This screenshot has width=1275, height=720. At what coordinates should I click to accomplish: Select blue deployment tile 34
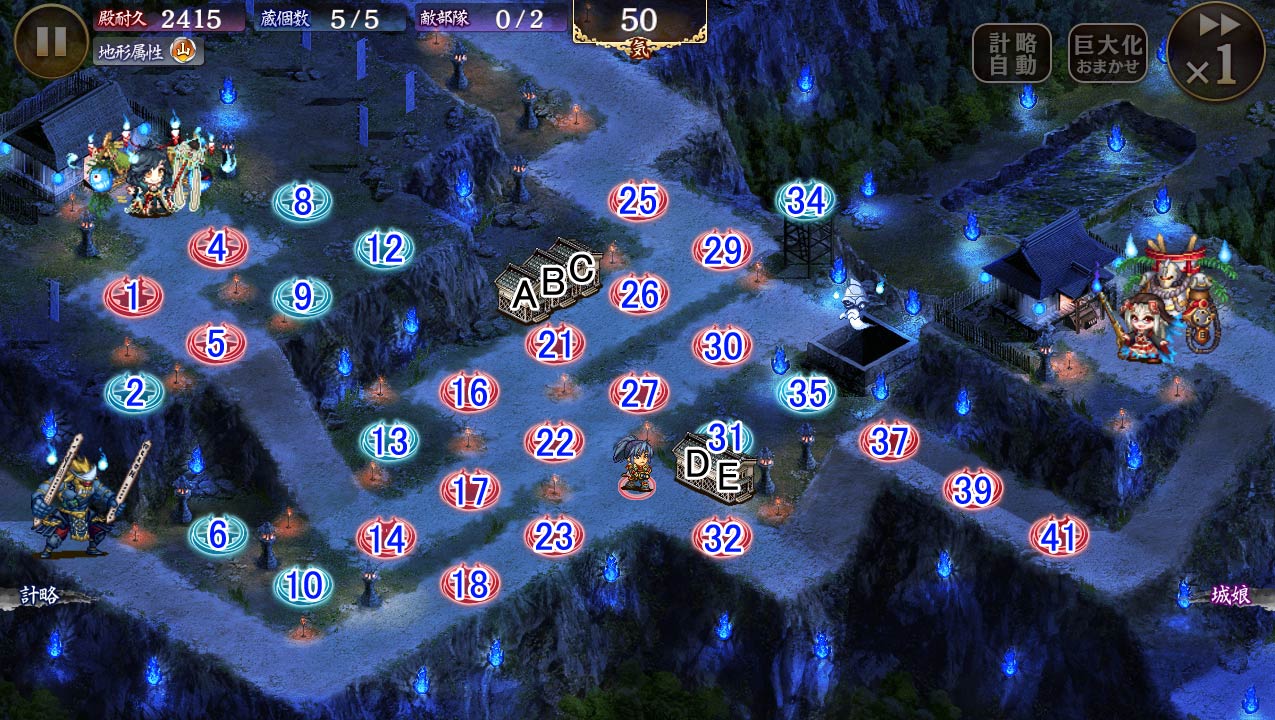806,201
